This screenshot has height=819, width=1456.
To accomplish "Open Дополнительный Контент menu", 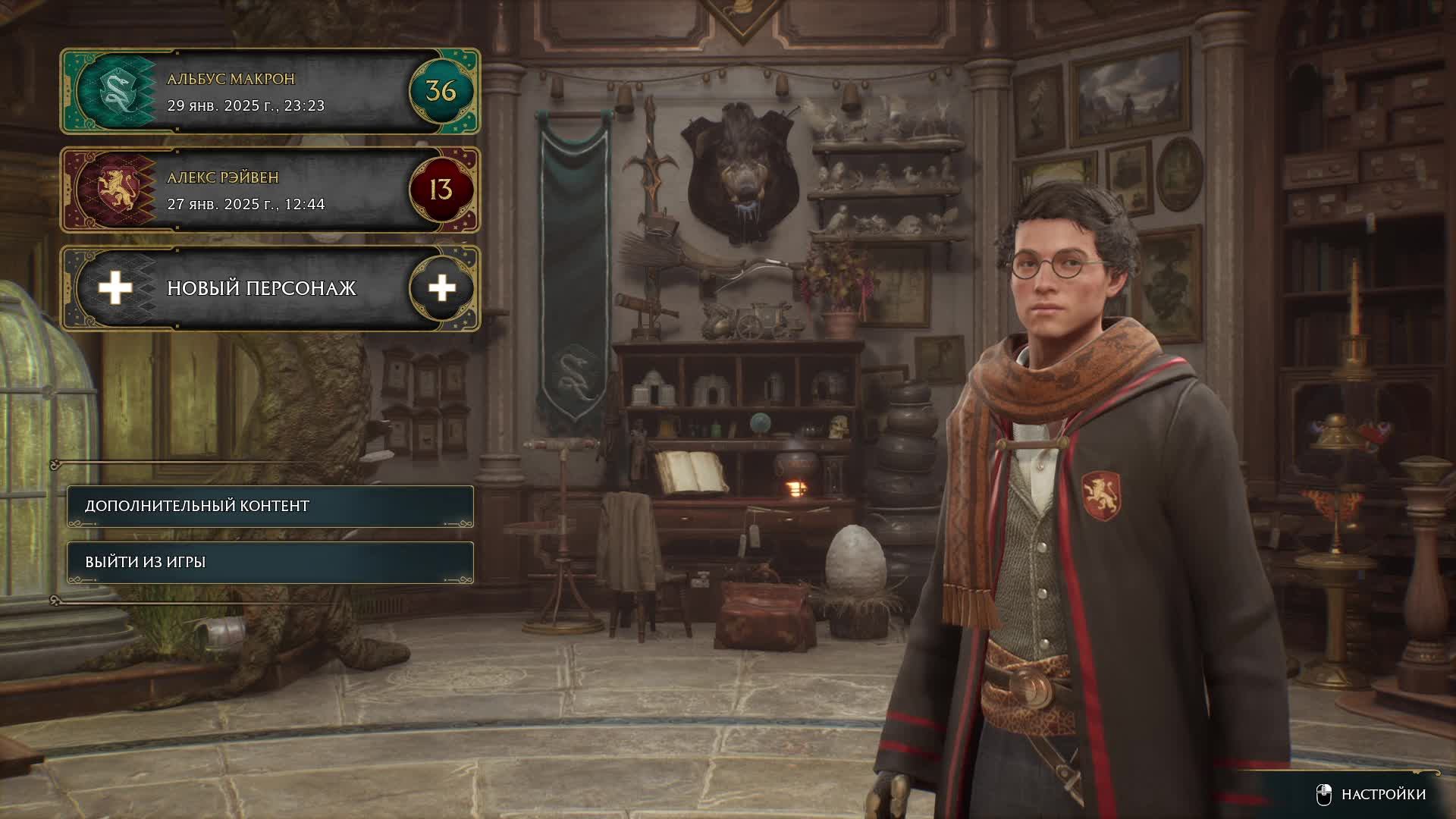I will (x=270, y=506).
